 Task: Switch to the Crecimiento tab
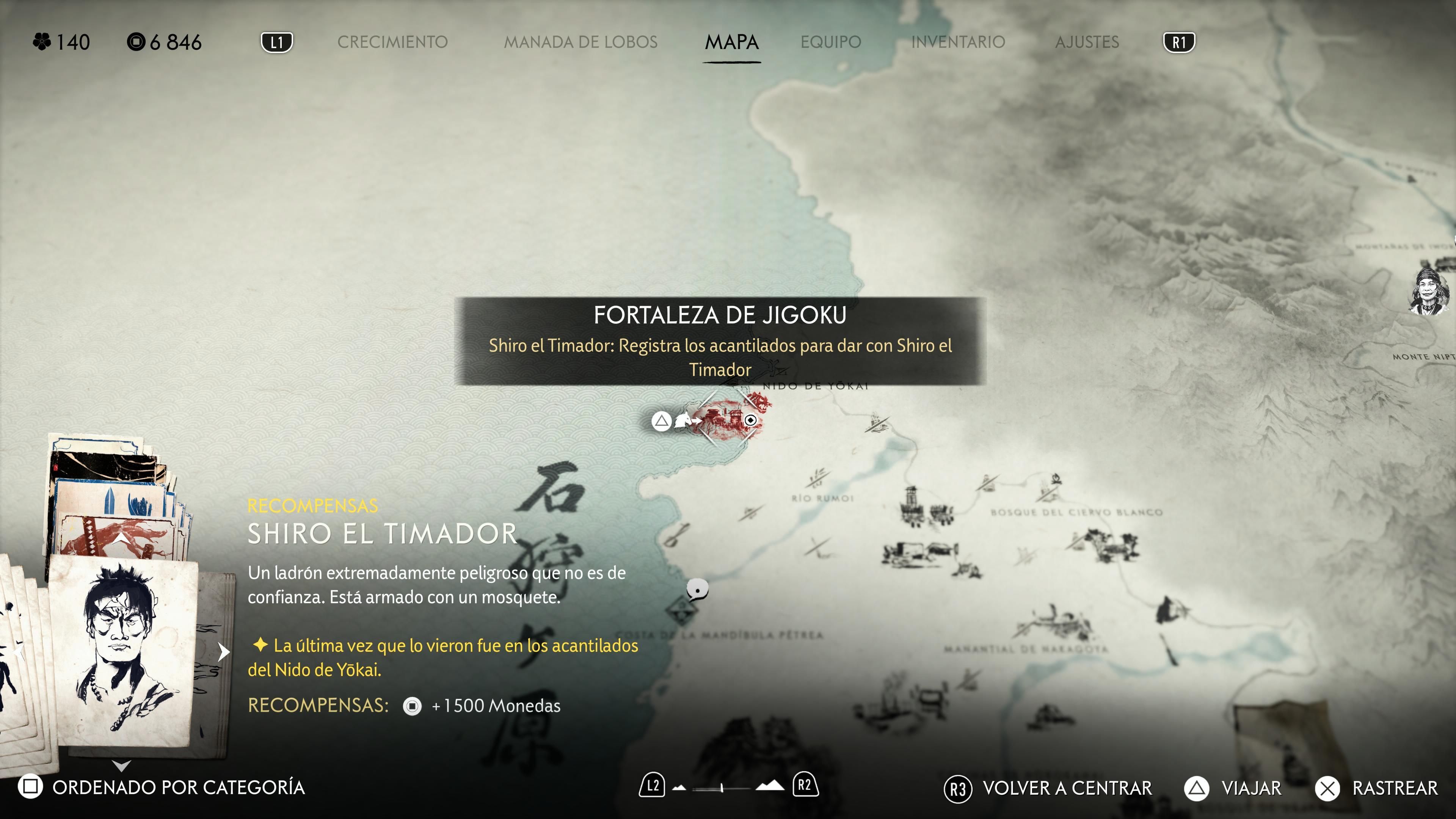tap(392, 42)
